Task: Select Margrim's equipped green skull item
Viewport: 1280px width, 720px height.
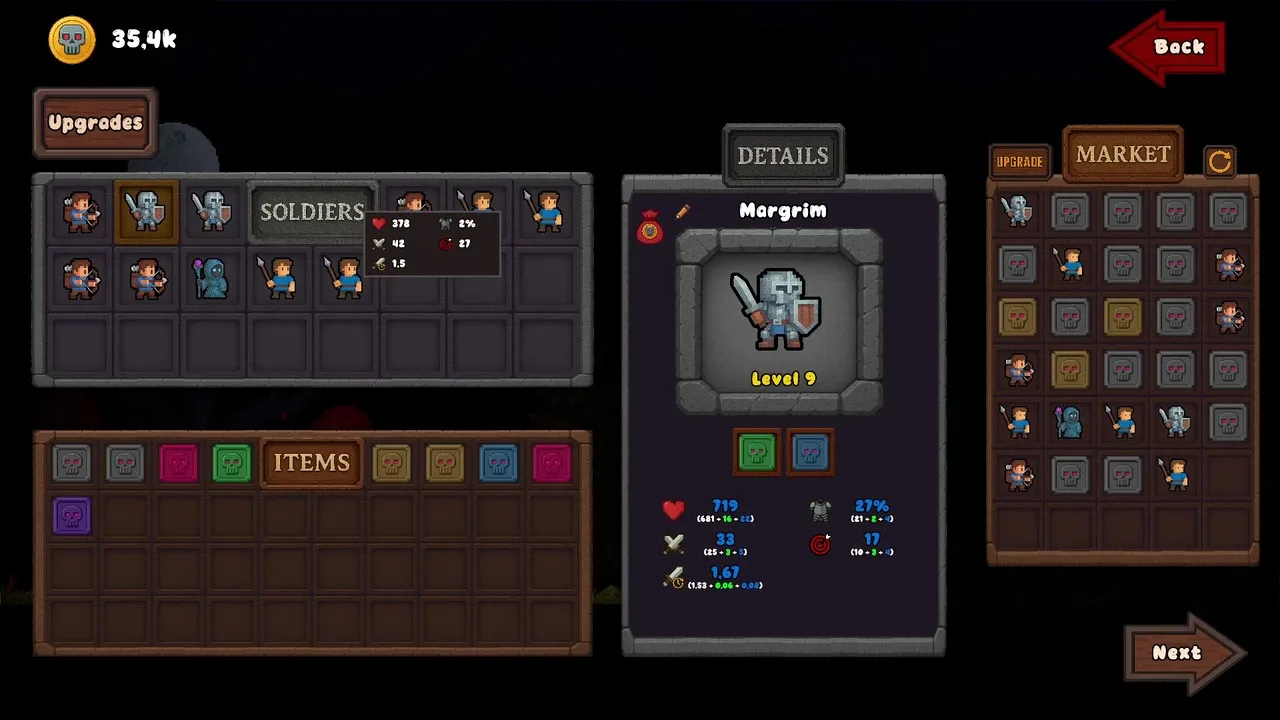Action: click(757, 453)
